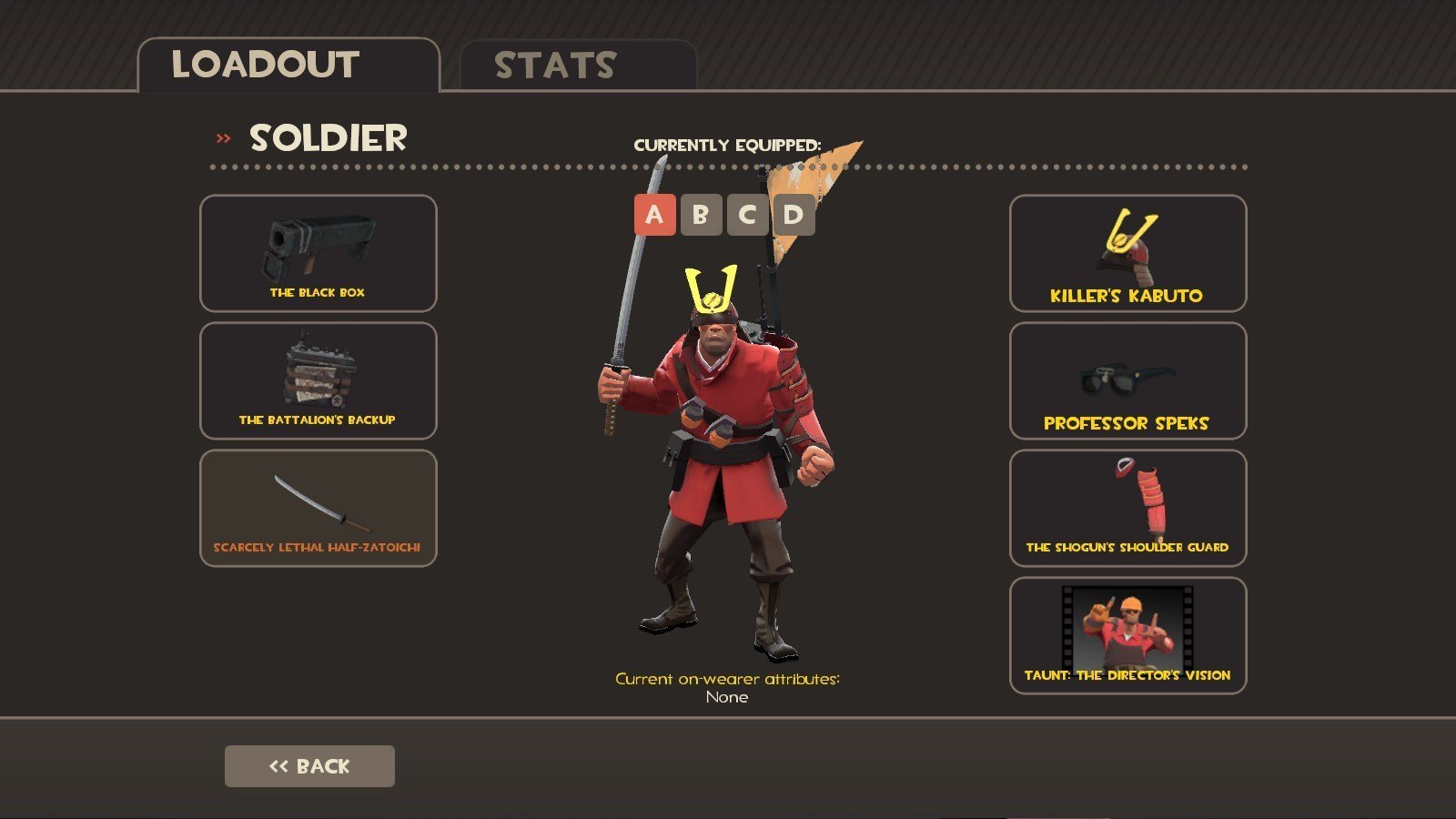Choose loadout preset C
Image resolution: width=1456 pixels, height=819 pixels.
(x=747, y=215)
